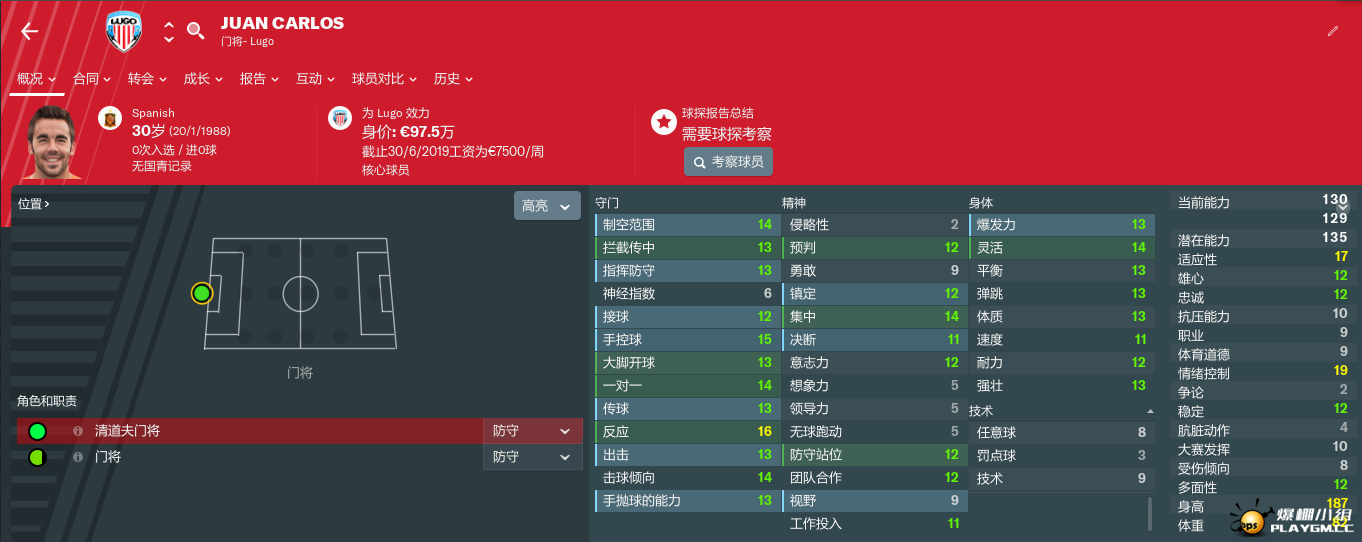Open the duty dropdown for 清道夫门将
This screenshot has height=542, width=1362.
[532, 431]
